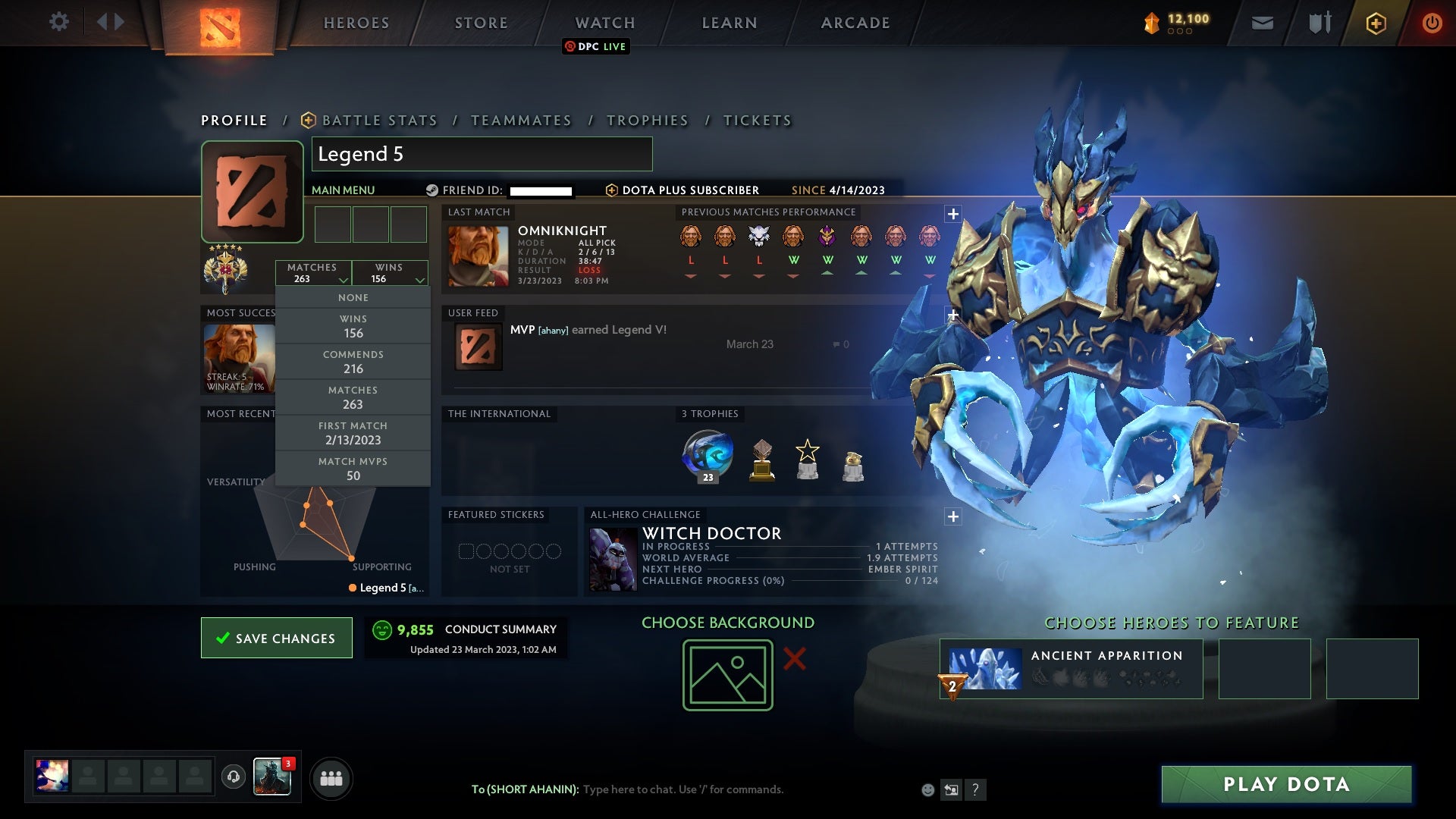Screen dimensions: 1456x819
Task: Expand Previous Matches Performance with plus button
Action: 952,215
